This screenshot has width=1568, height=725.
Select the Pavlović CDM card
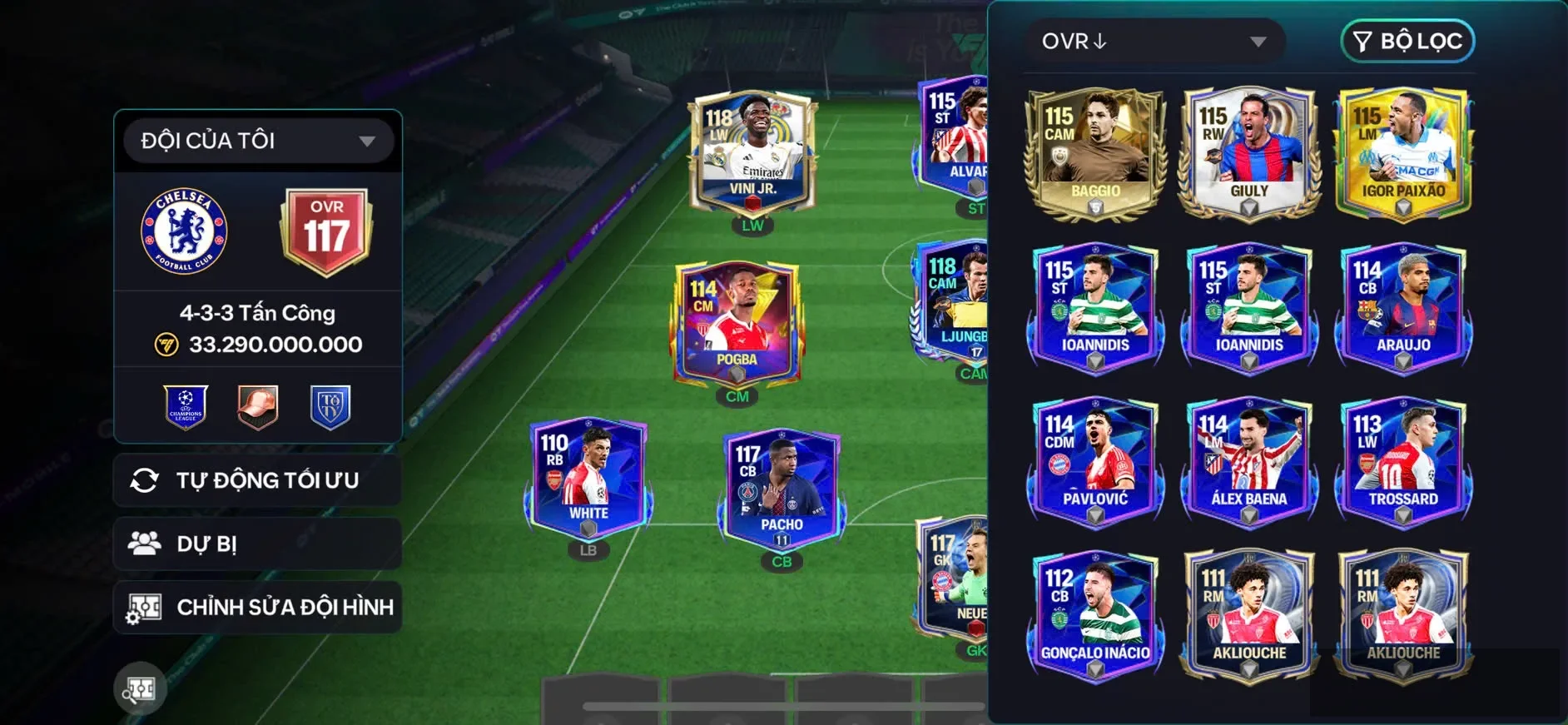coord(1095,461)
